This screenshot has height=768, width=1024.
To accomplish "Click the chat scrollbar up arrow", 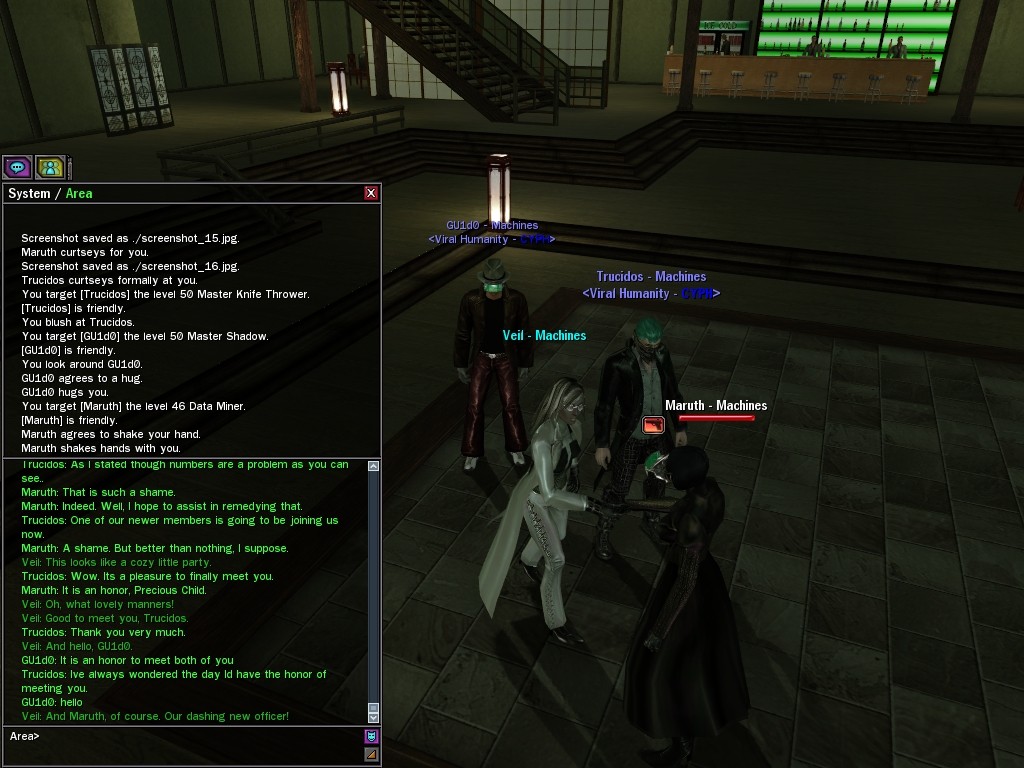I will (x=374, y=466).
